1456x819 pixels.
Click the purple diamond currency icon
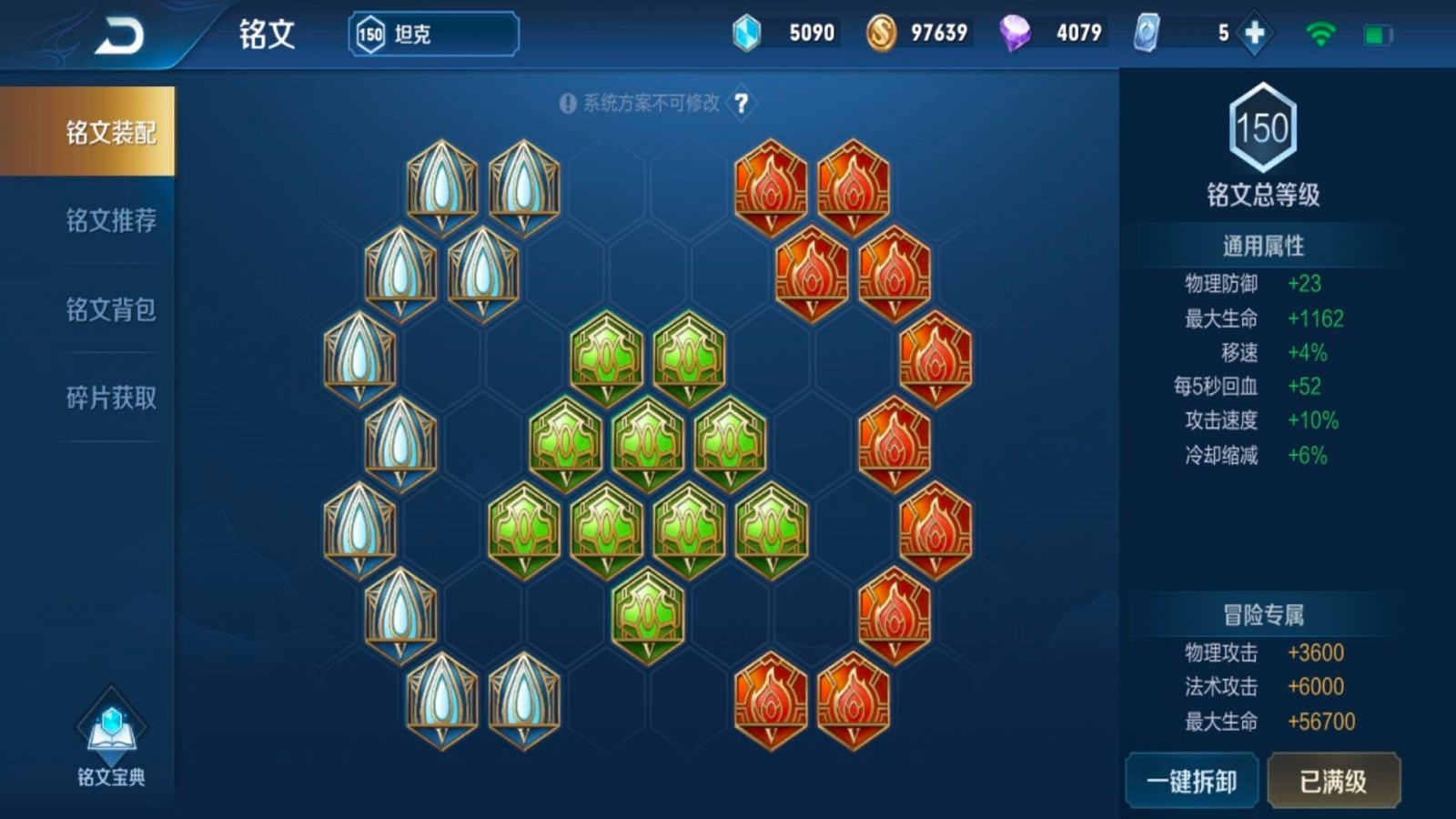point(1015,34)
